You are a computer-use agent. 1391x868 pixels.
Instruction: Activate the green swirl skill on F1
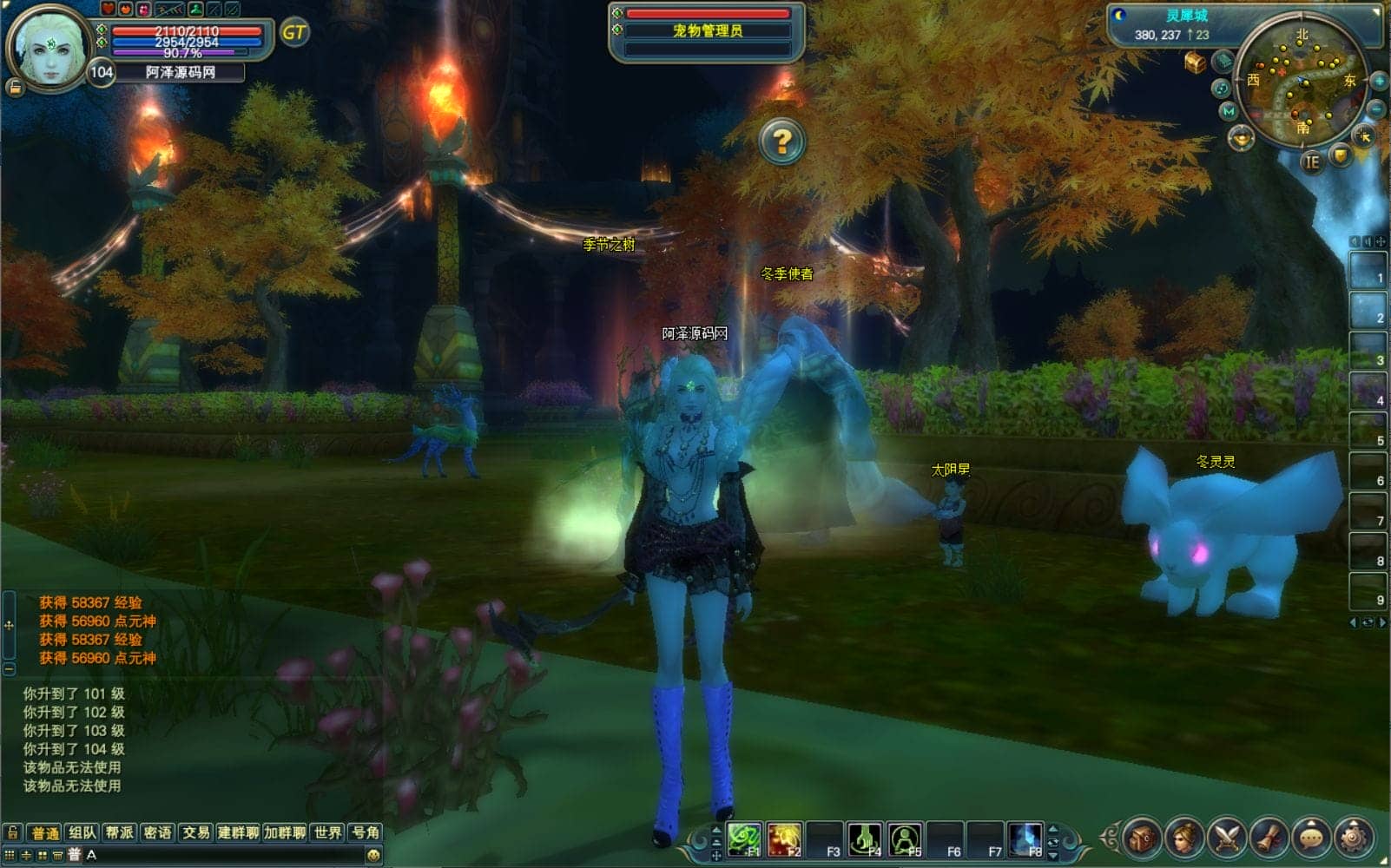[744, 839]
